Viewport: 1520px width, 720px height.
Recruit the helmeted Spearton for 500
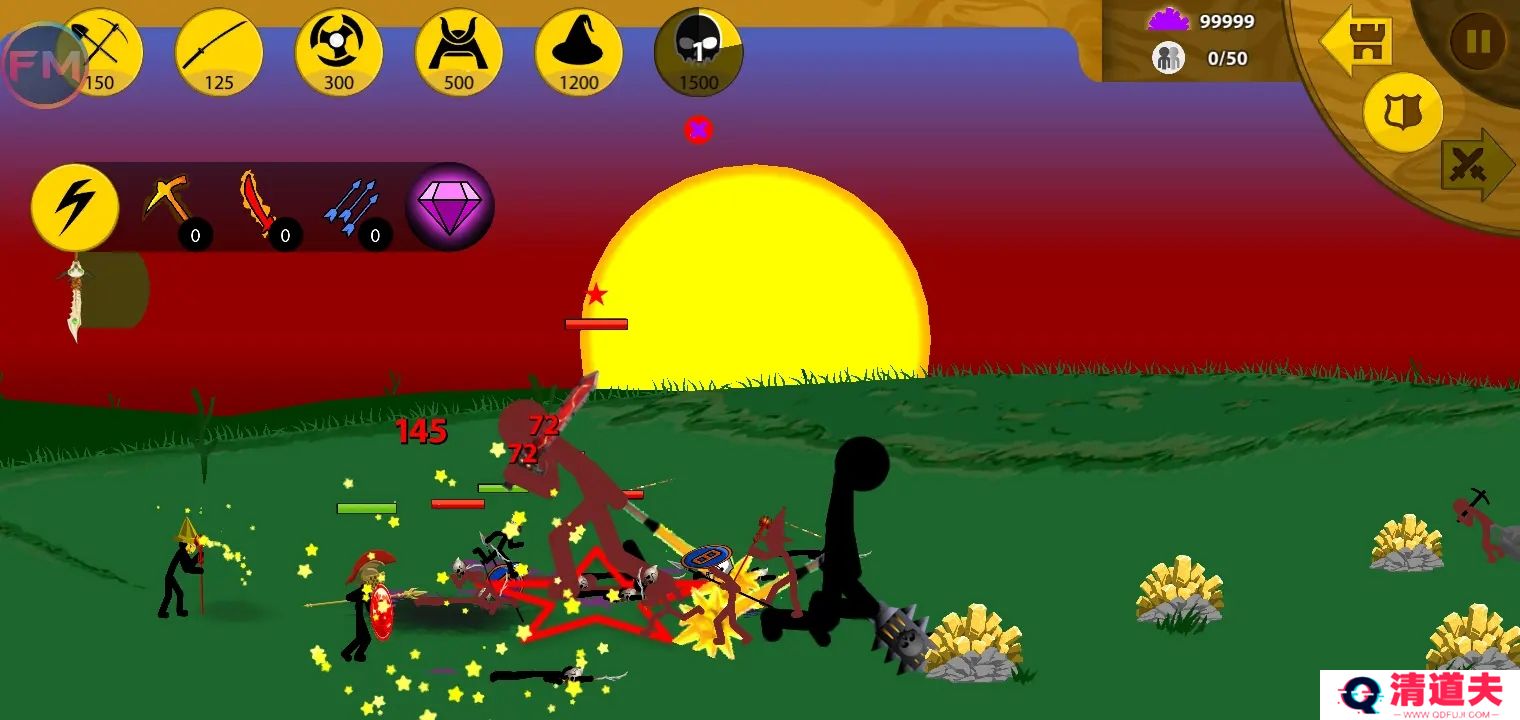pos(459,52)
